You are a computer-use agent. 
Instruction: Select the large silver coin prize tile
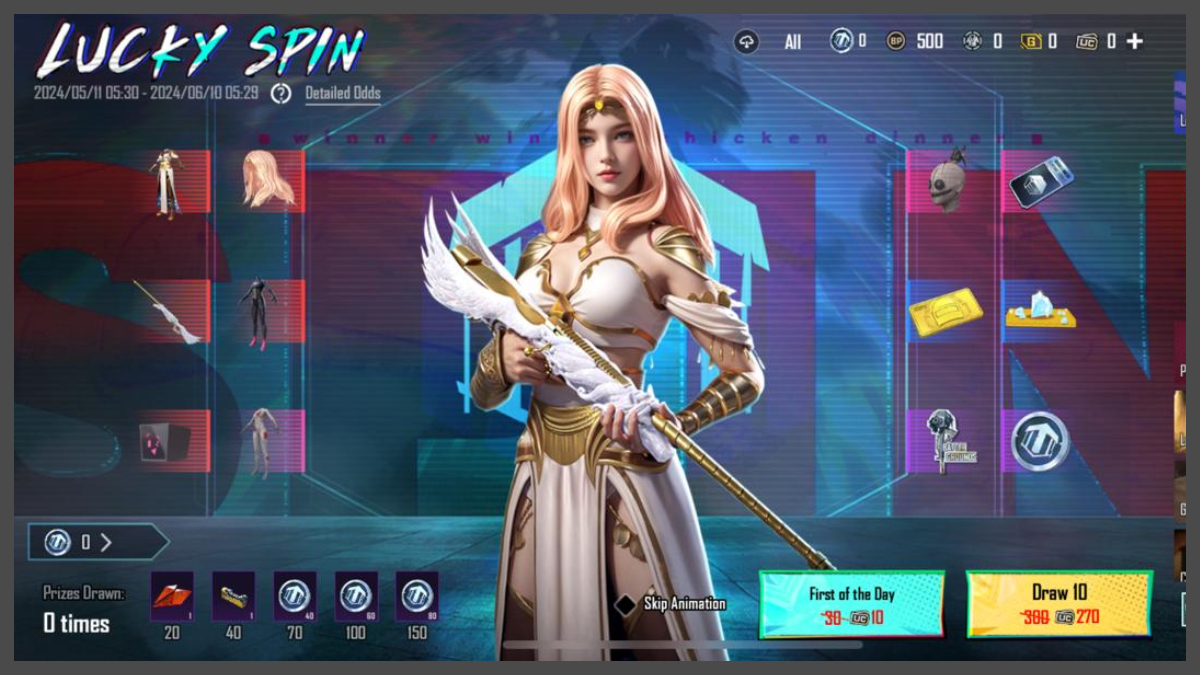1040,441
